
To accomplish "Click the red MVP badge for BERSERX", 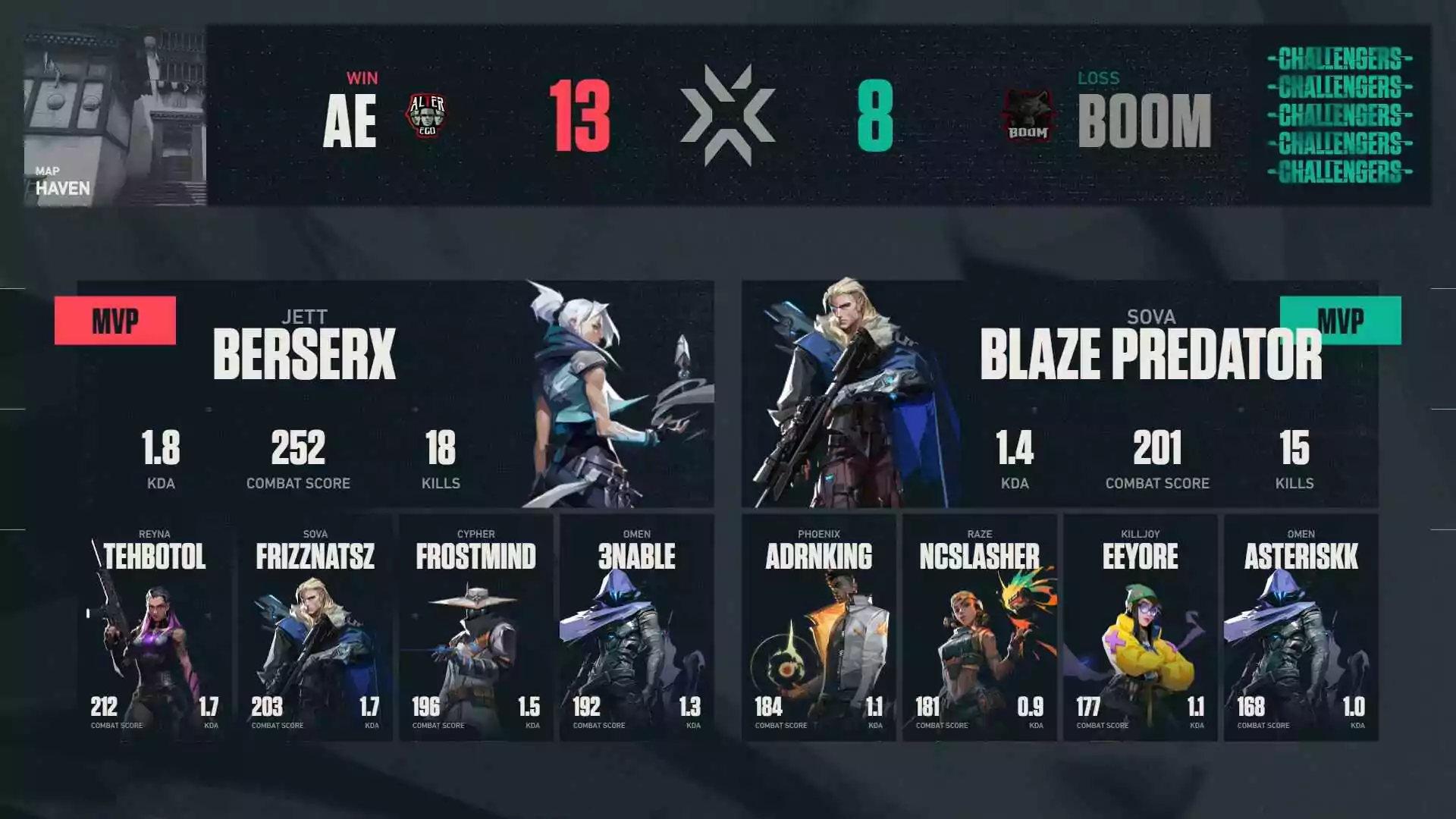I will pyautogui.click(x=115, y=320).
